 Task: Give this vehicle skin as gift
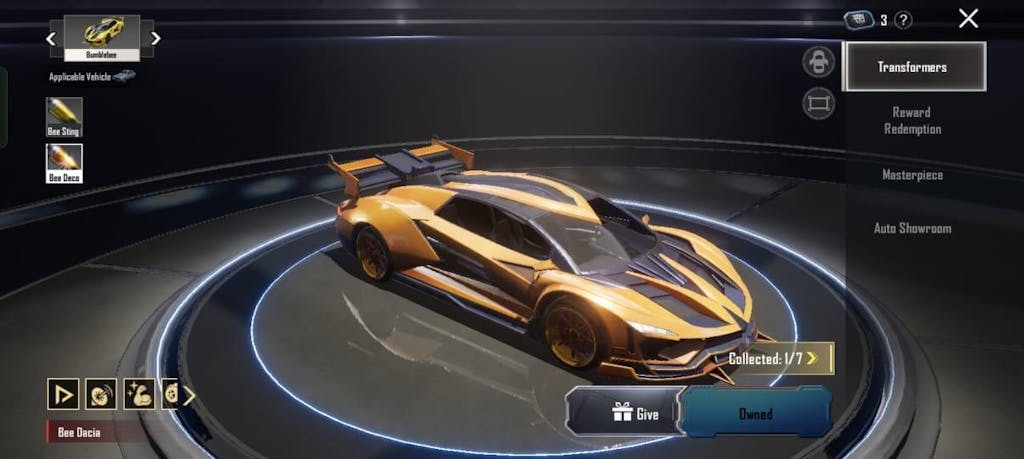pos(626,413)
